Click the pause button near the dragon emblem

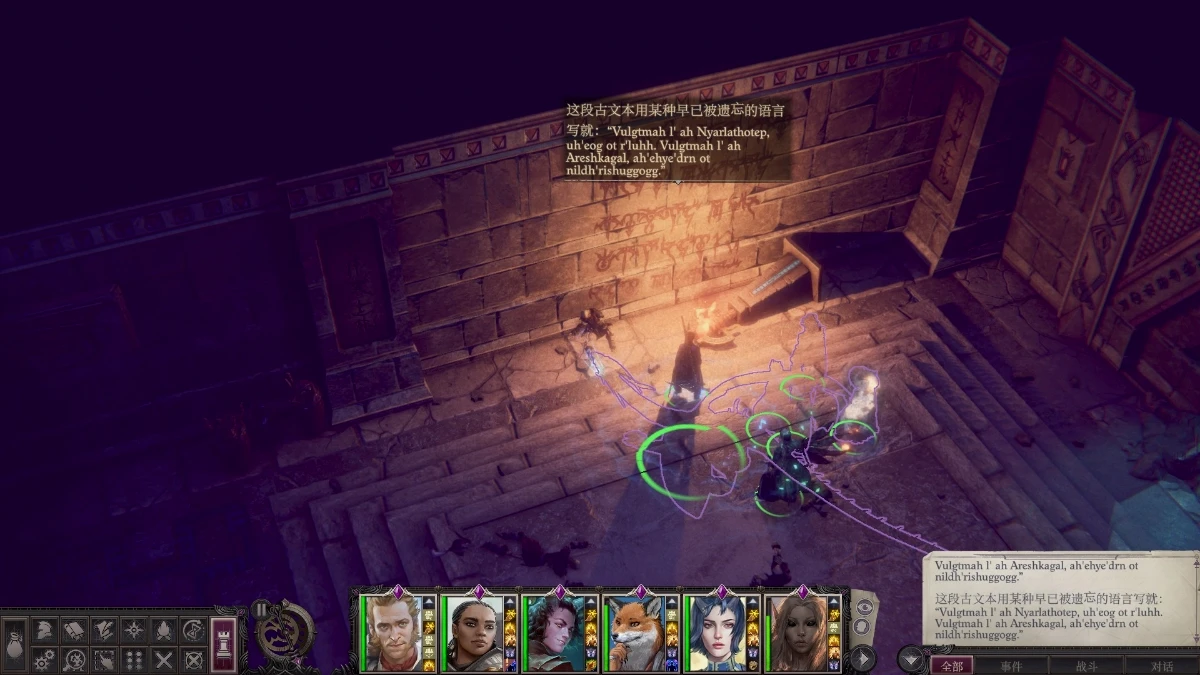pyautogui.click(x=261, y=608)
